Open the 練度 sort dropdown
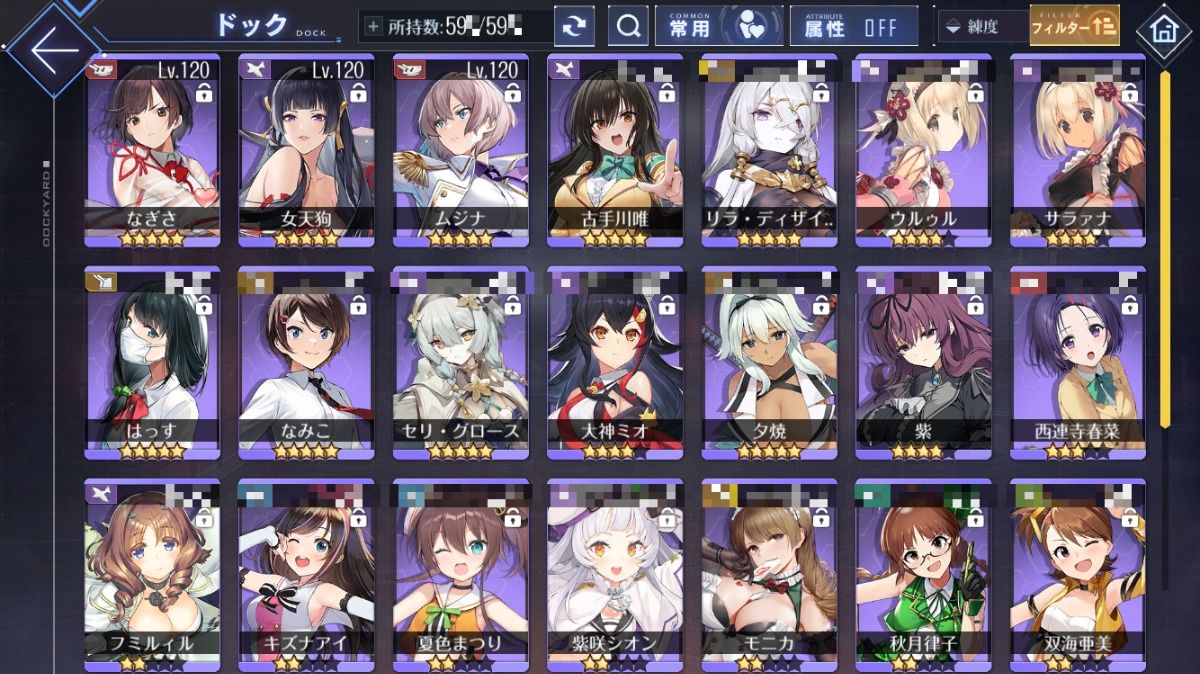The width and height of the screenshot is (1200, 674). [981, 27]
